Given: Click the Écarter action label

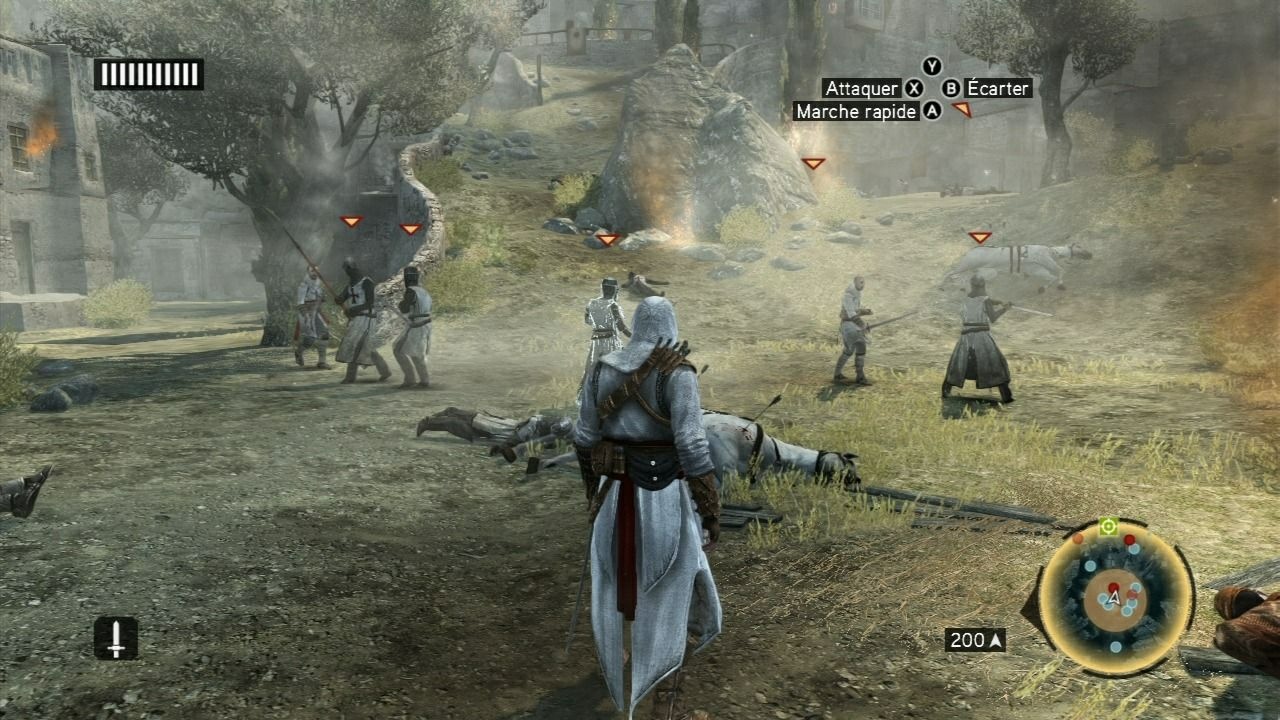Looking at the screenshot, I should pyautogui.click(x=996, y=88).
